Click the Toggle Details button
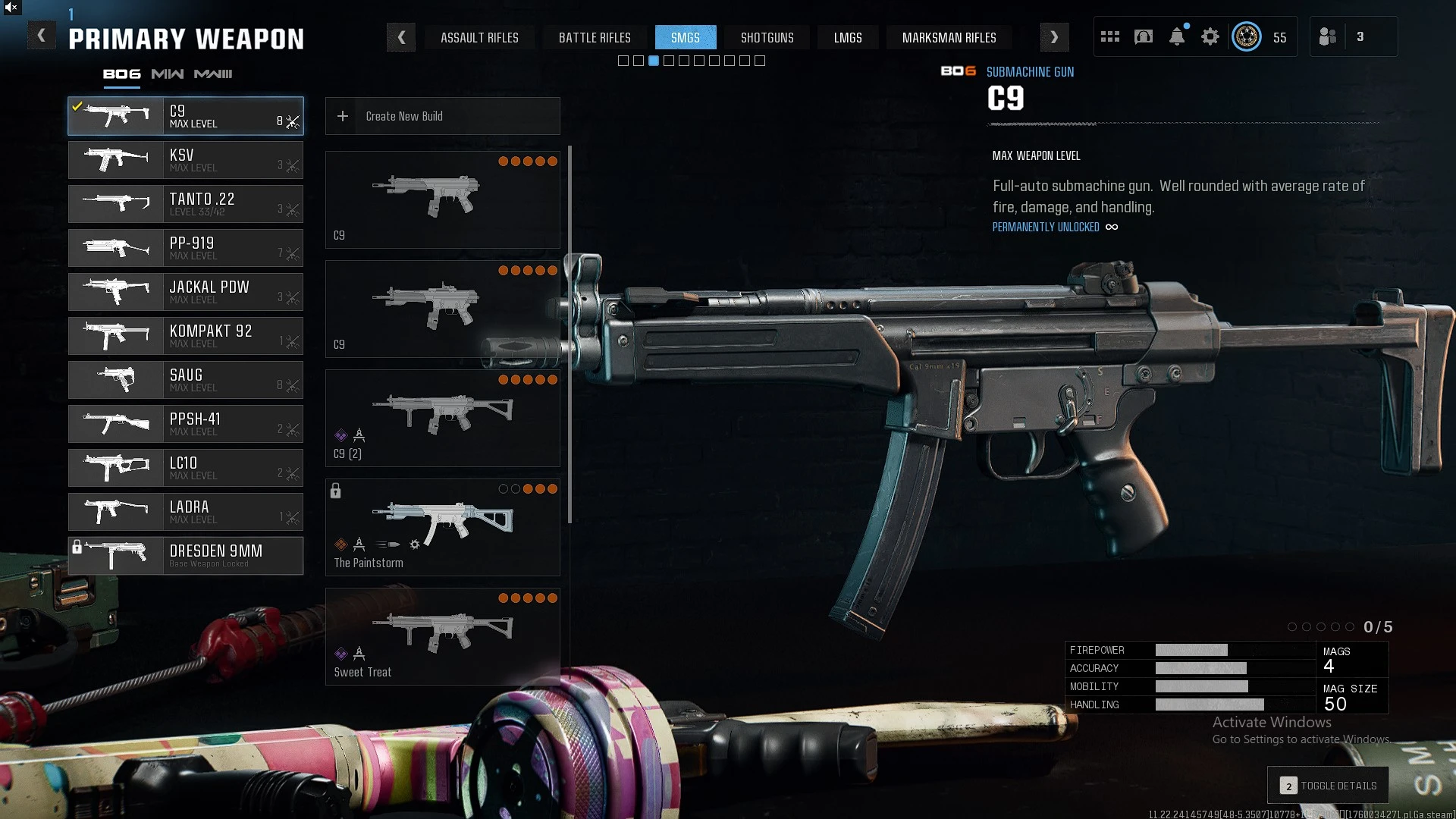This screenshot has height=819, width=1456. click(1328, 786)
